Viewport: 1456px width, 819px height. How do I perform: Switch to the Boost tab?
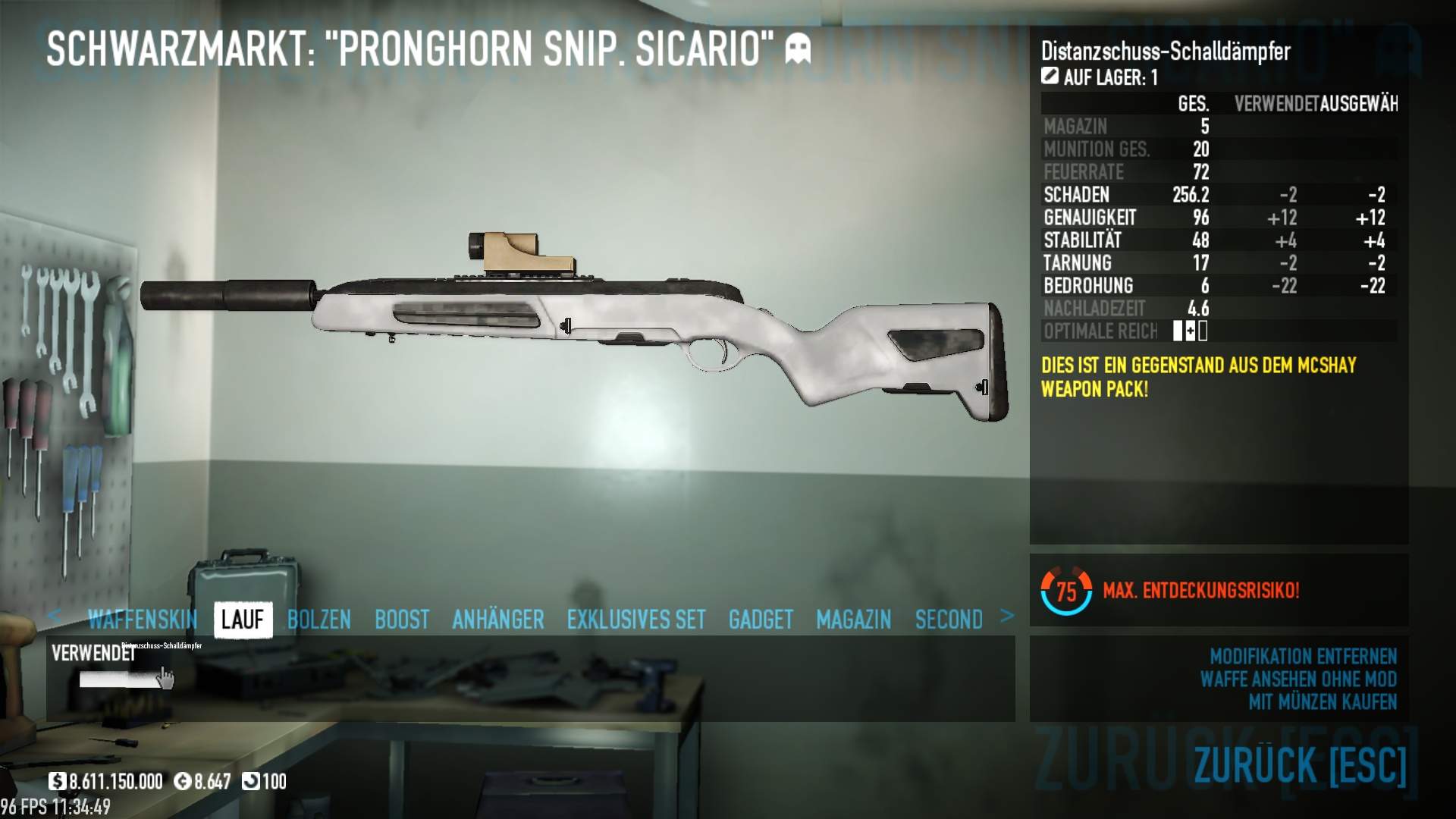click(402, 620)
